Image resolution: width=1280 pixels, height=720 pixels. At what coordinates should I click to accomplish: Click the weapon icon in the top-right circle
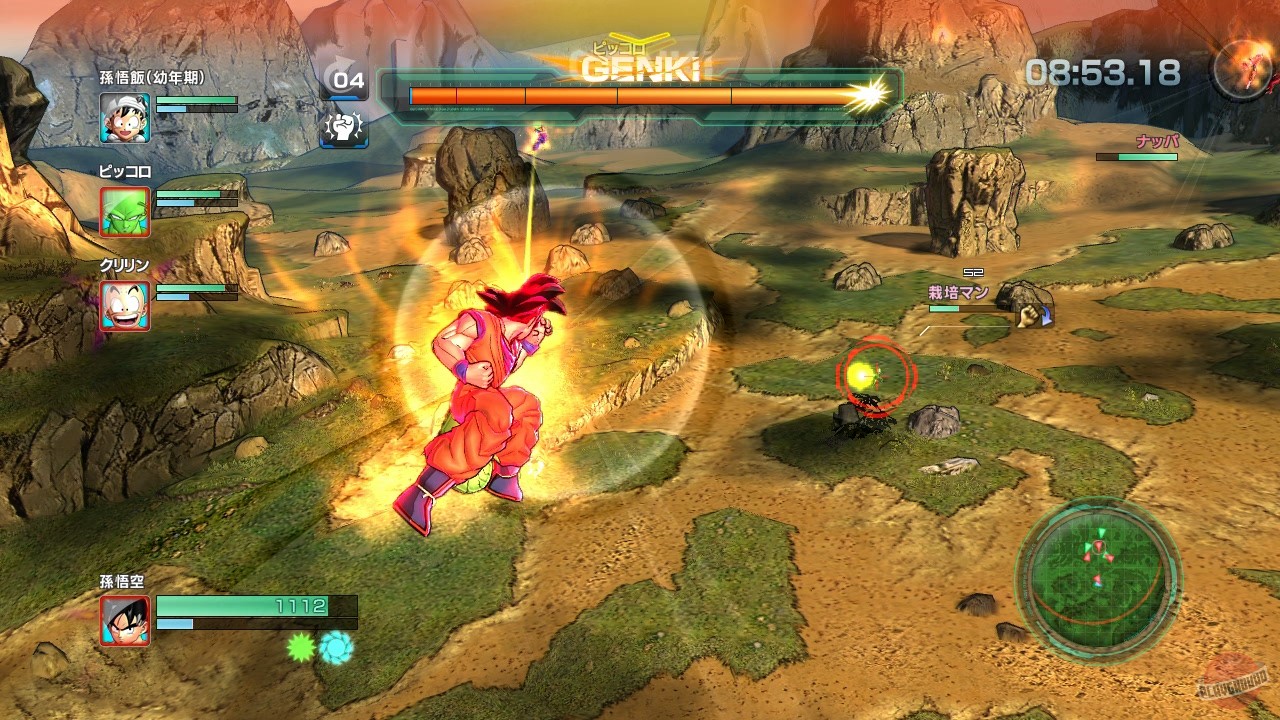tap(1240, 68)
